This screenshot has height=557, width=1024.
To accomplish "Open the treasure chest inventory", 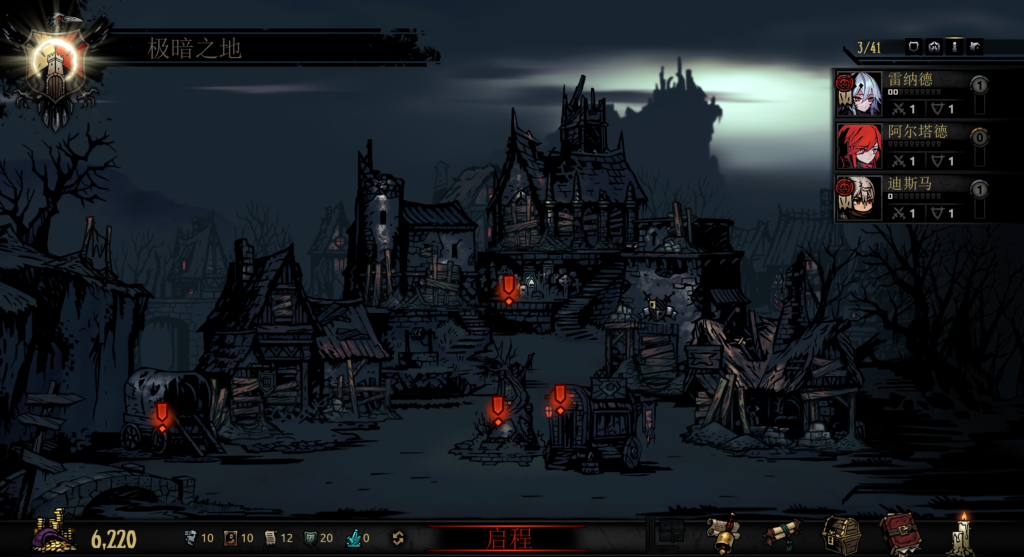I will [841, 535].
